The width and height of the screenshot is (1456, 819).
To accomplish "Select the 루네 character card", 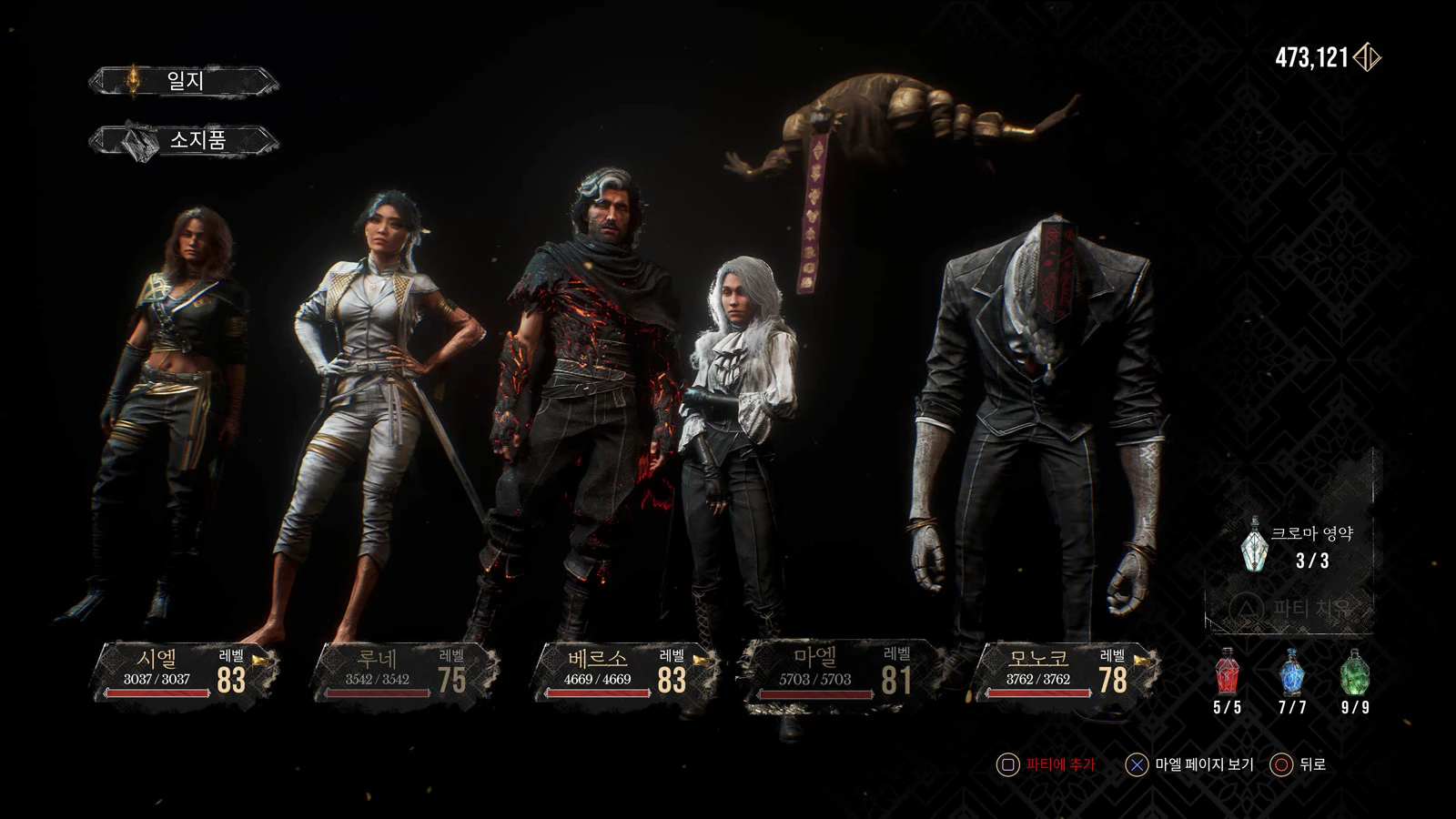I will click(405, 672).
